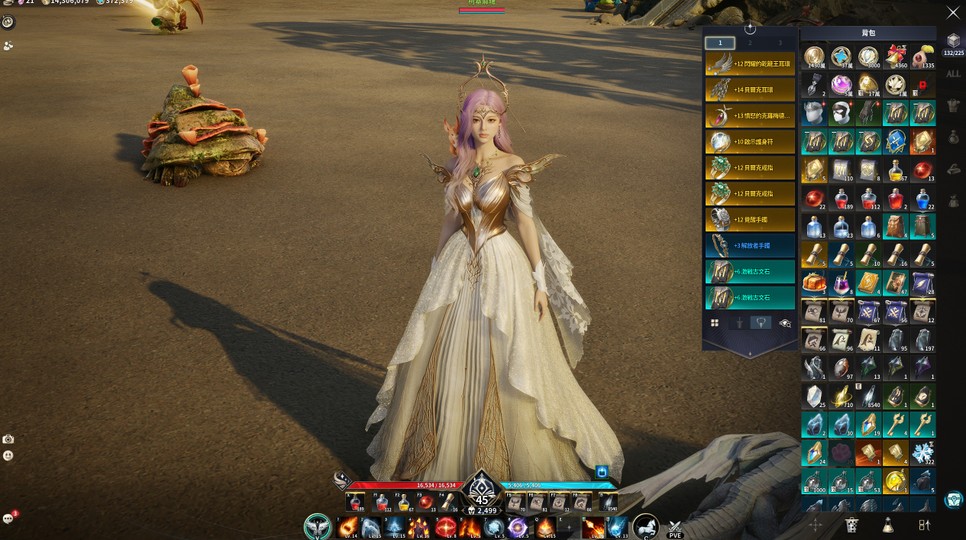Switch to the necklace accessory equipment tab
The height and width of the screenshot is (540, 966).
tap(762, 323)
